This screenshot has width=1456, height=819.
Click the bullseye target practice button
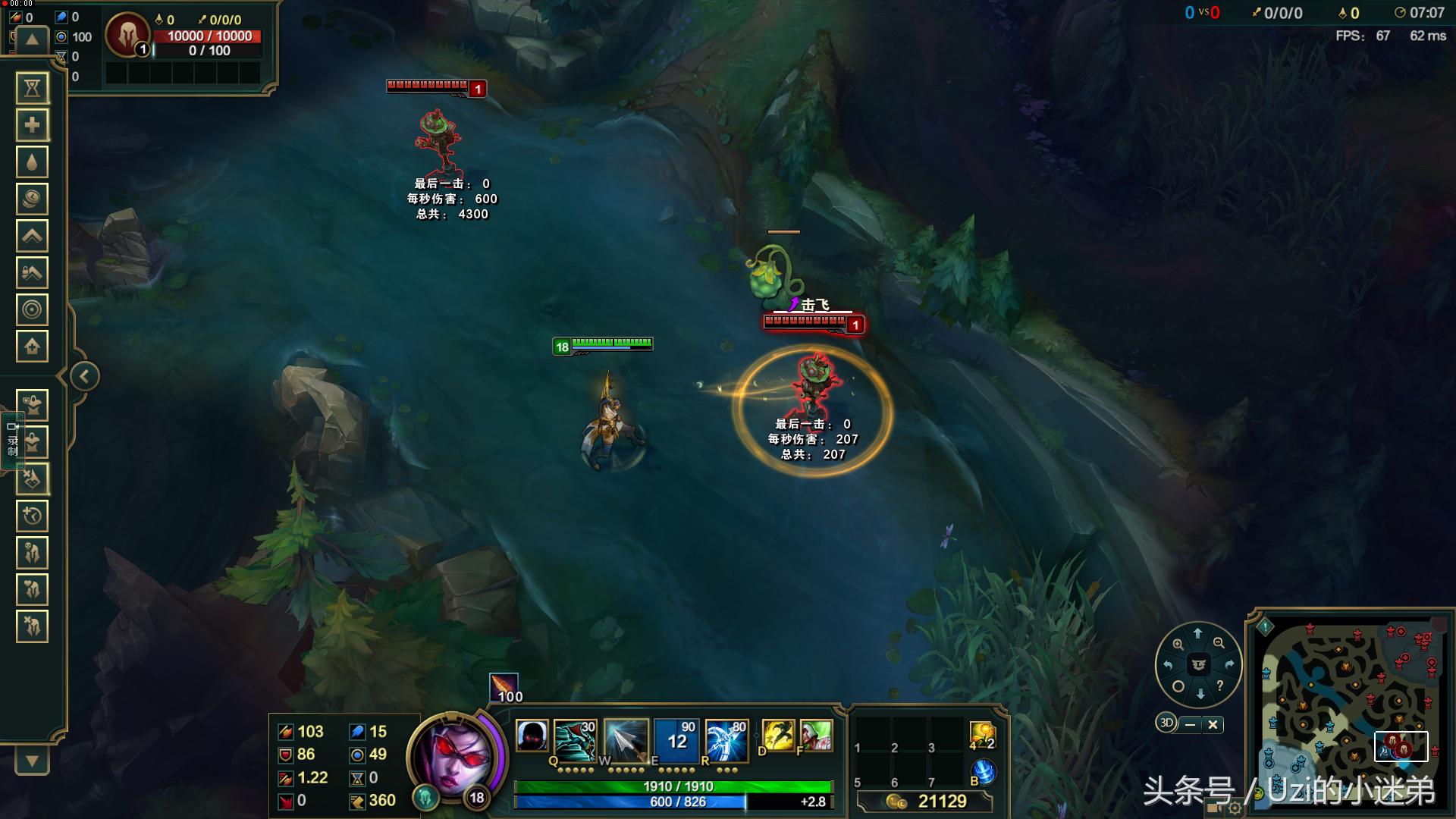pyautogui.click(x=32, y=309)
